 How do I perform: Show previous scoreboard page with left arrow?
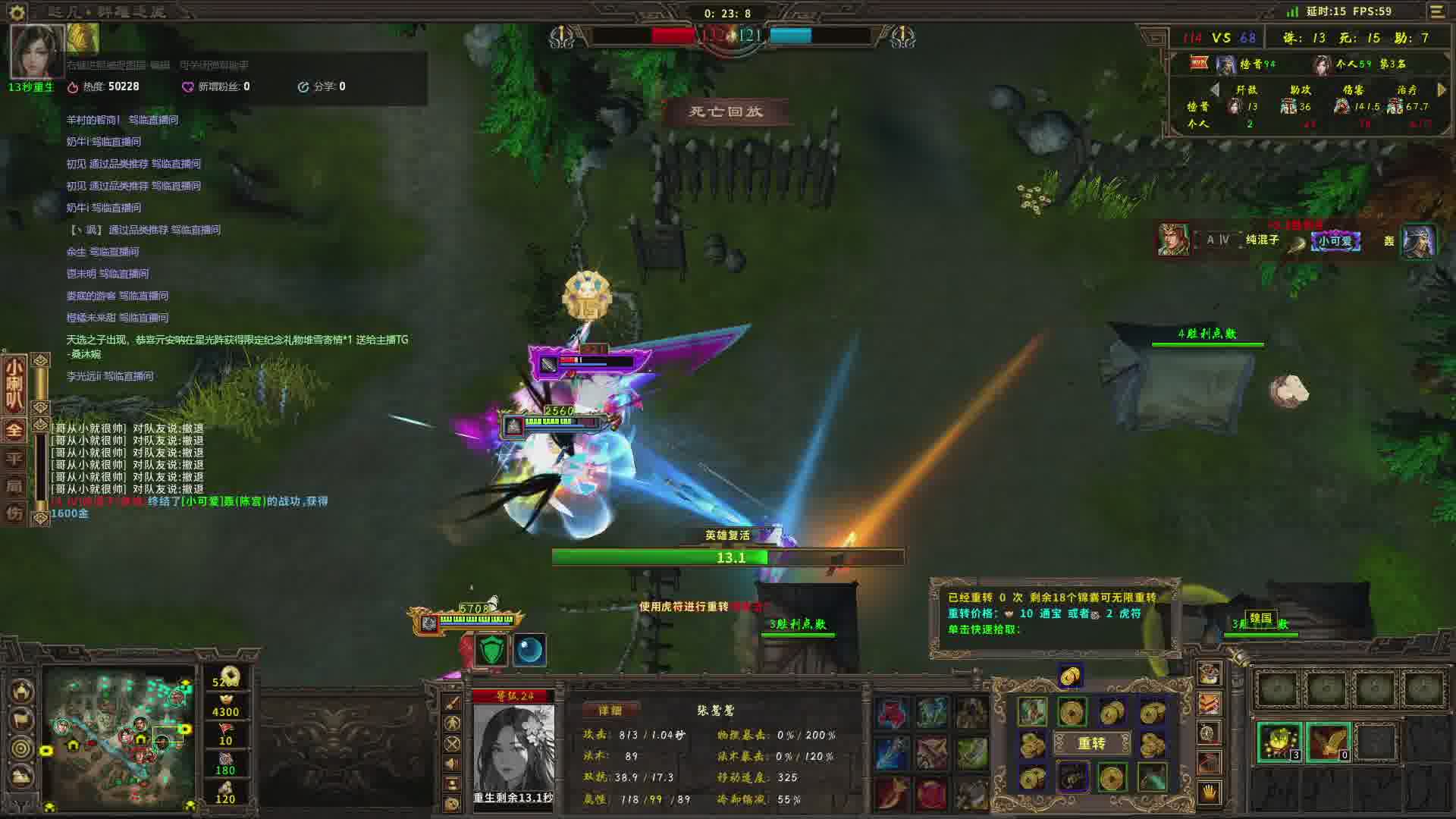coord(1215,89)
